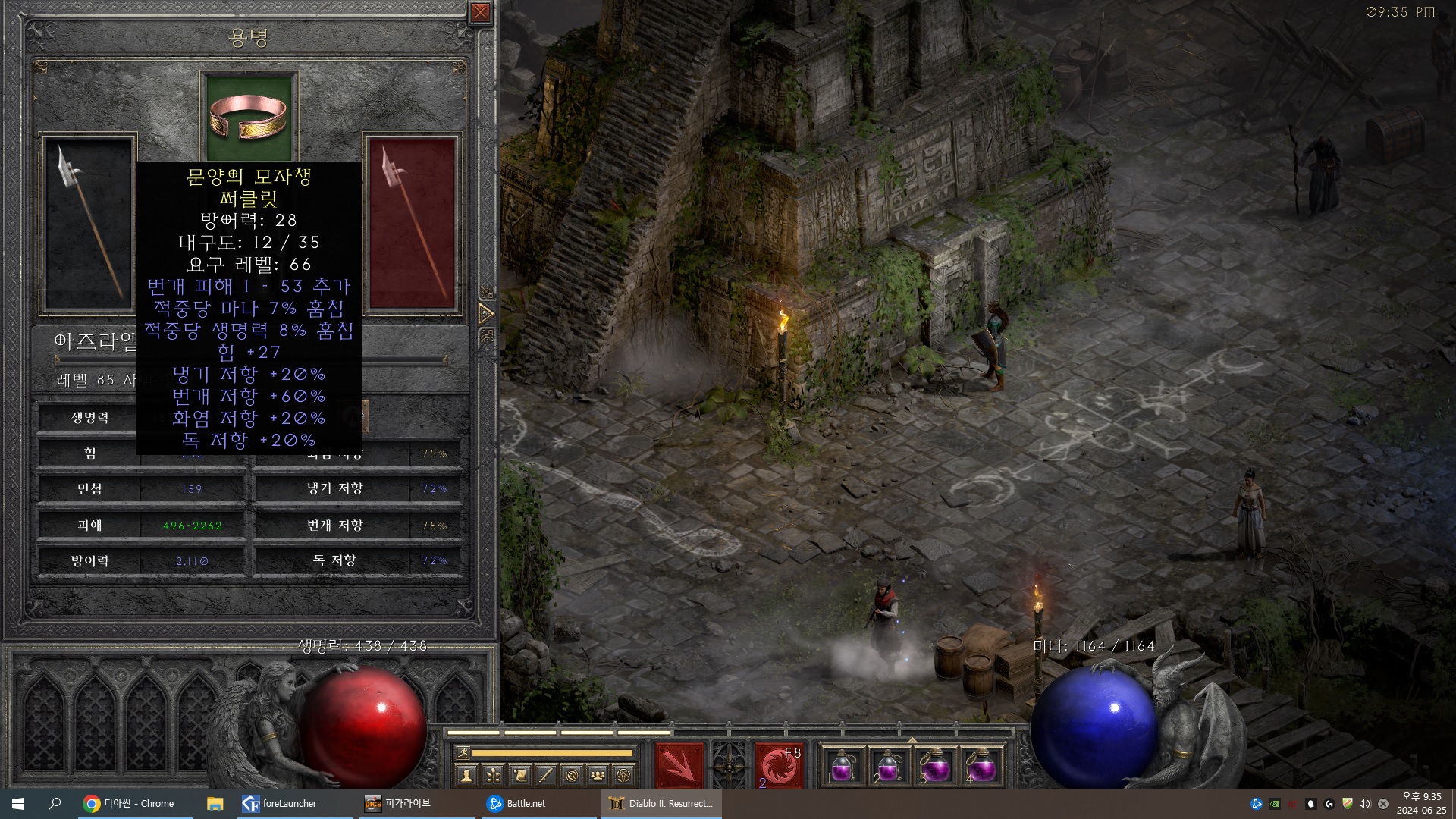
Task: Select the polearm in the left weapon slot
Action: point(89,222)
